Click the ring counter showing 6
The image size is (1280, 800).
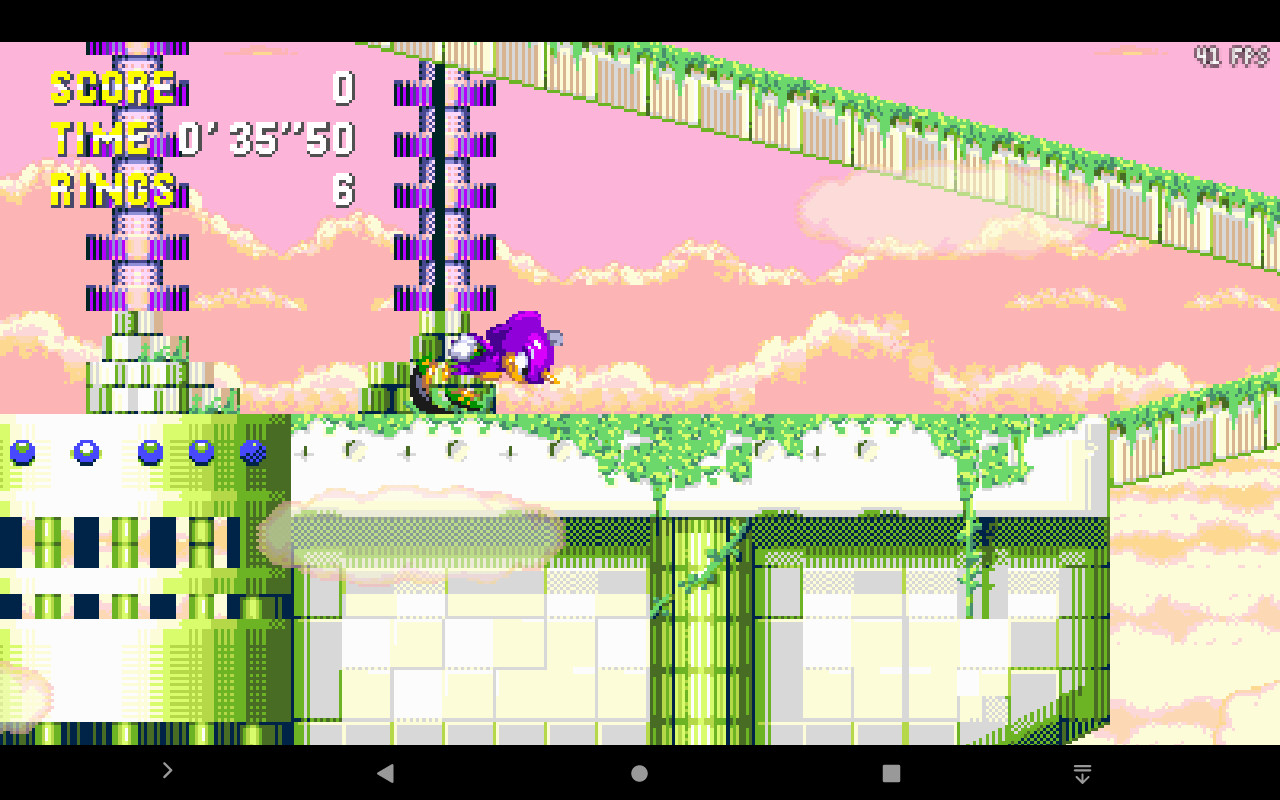344,190
